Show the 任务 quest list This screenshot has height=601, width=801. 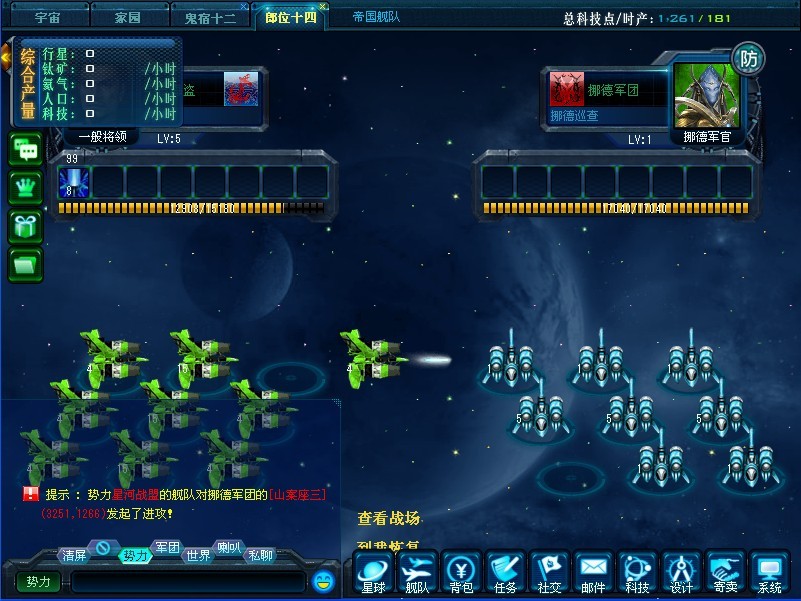coord(505,572)
